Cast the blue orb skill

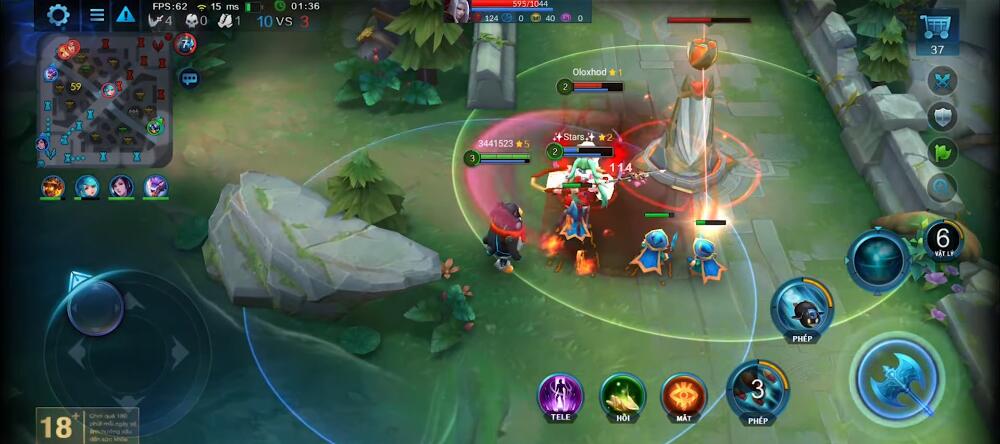[878, 260]
